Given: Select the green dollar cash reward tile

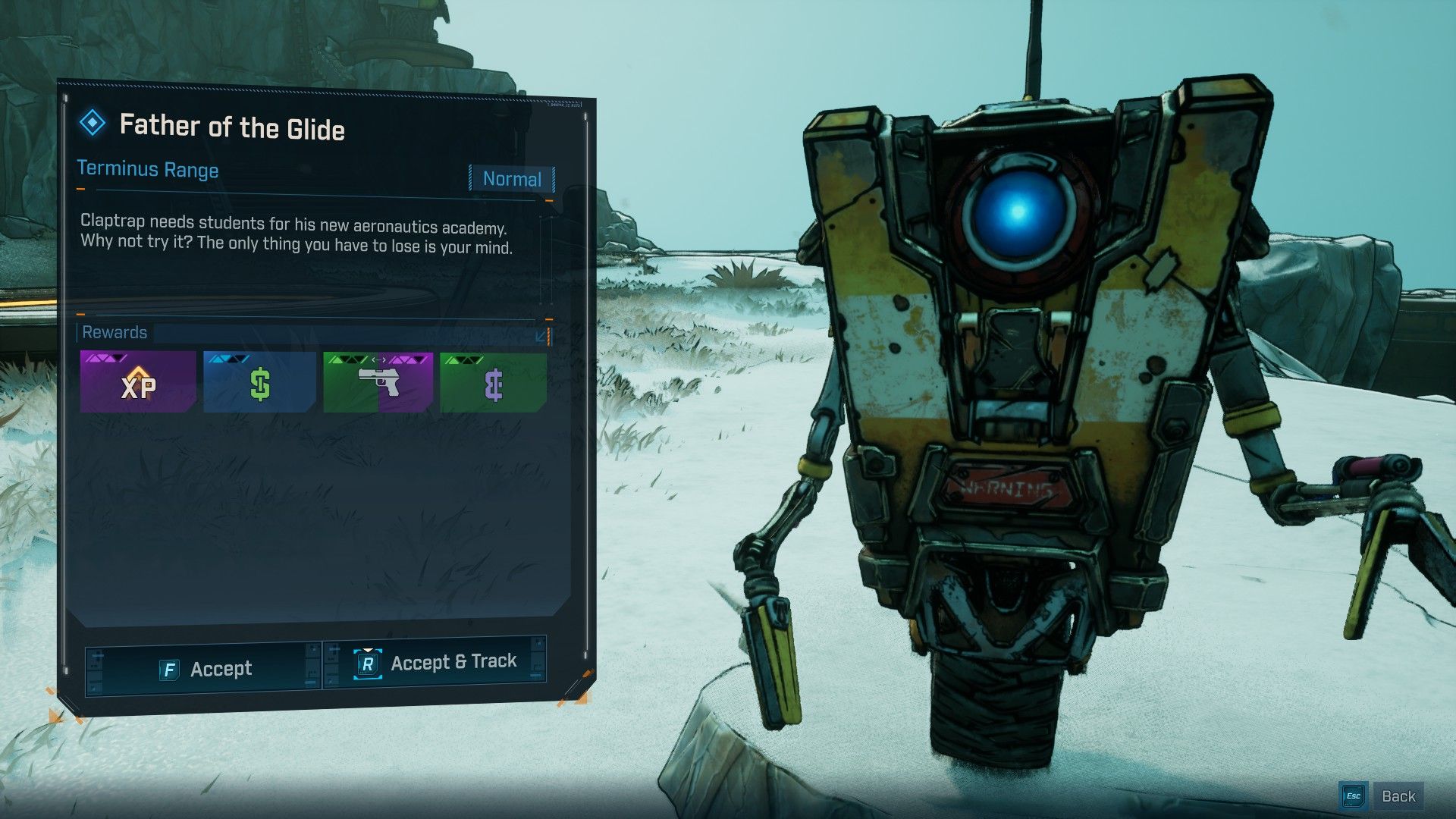Looking at the screenshot, I should (x=259, y=382).
